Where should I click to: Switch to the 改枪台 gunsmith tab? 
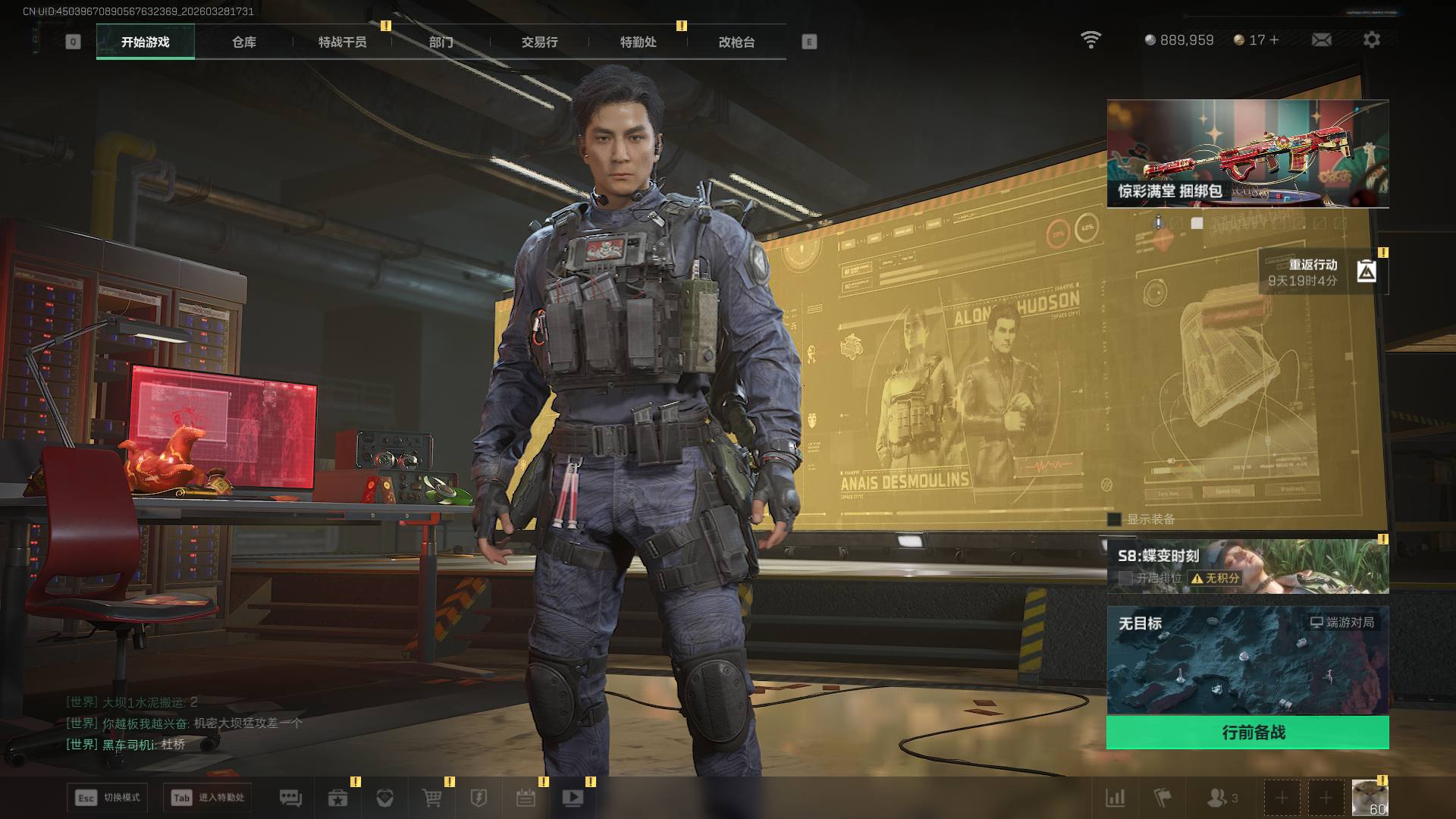pyautogui.click(x=736, y=42)
